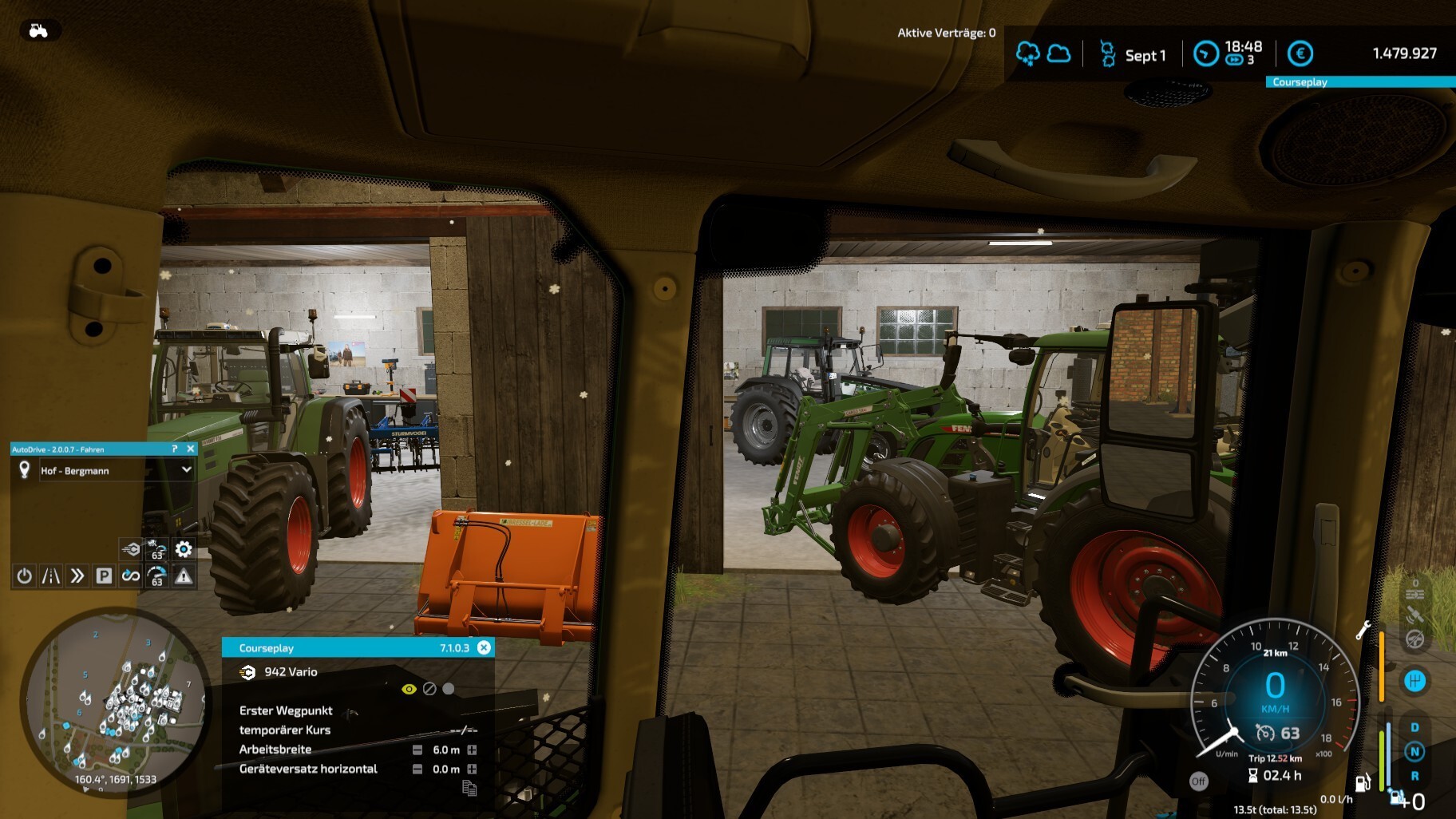This screenshot has height=819, width=1456.
Task: Open AutoDrive settings gear
Action: (184, 549)
